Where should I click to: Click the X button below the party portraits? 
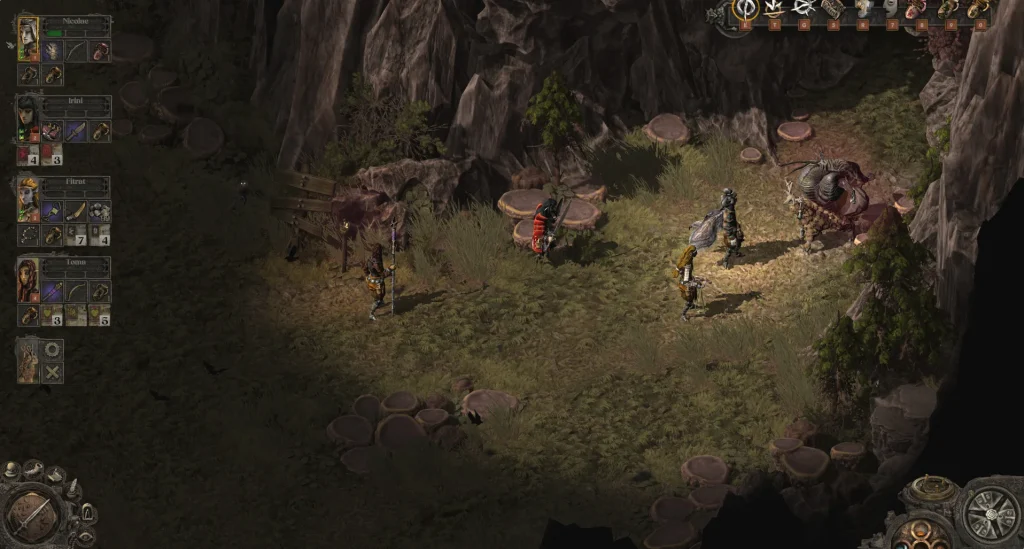click(53, 372)
